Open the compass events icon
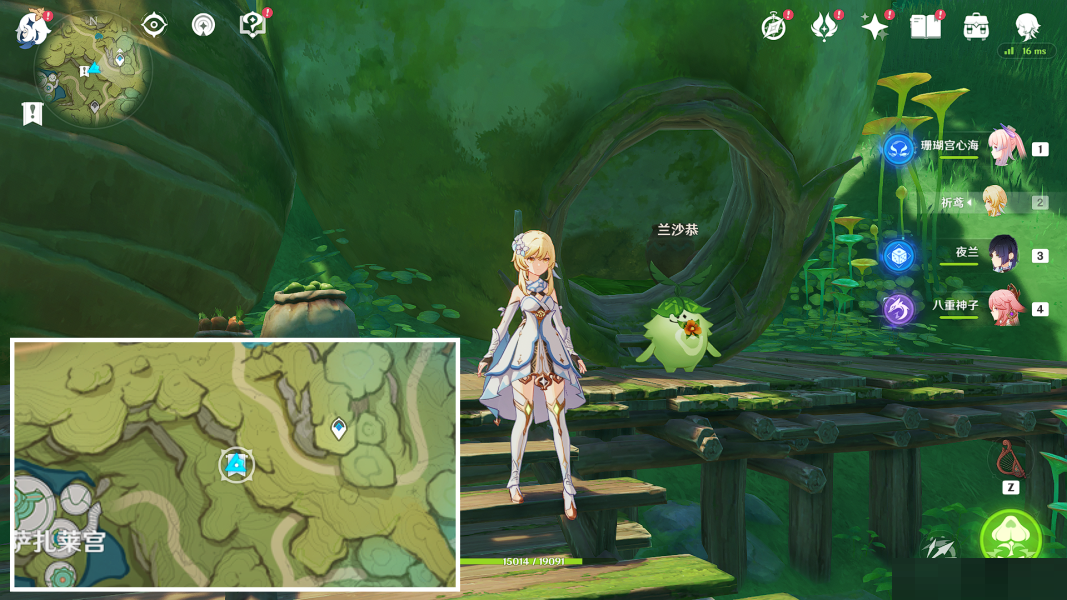The image size is (1067, 600). (774, 27)
